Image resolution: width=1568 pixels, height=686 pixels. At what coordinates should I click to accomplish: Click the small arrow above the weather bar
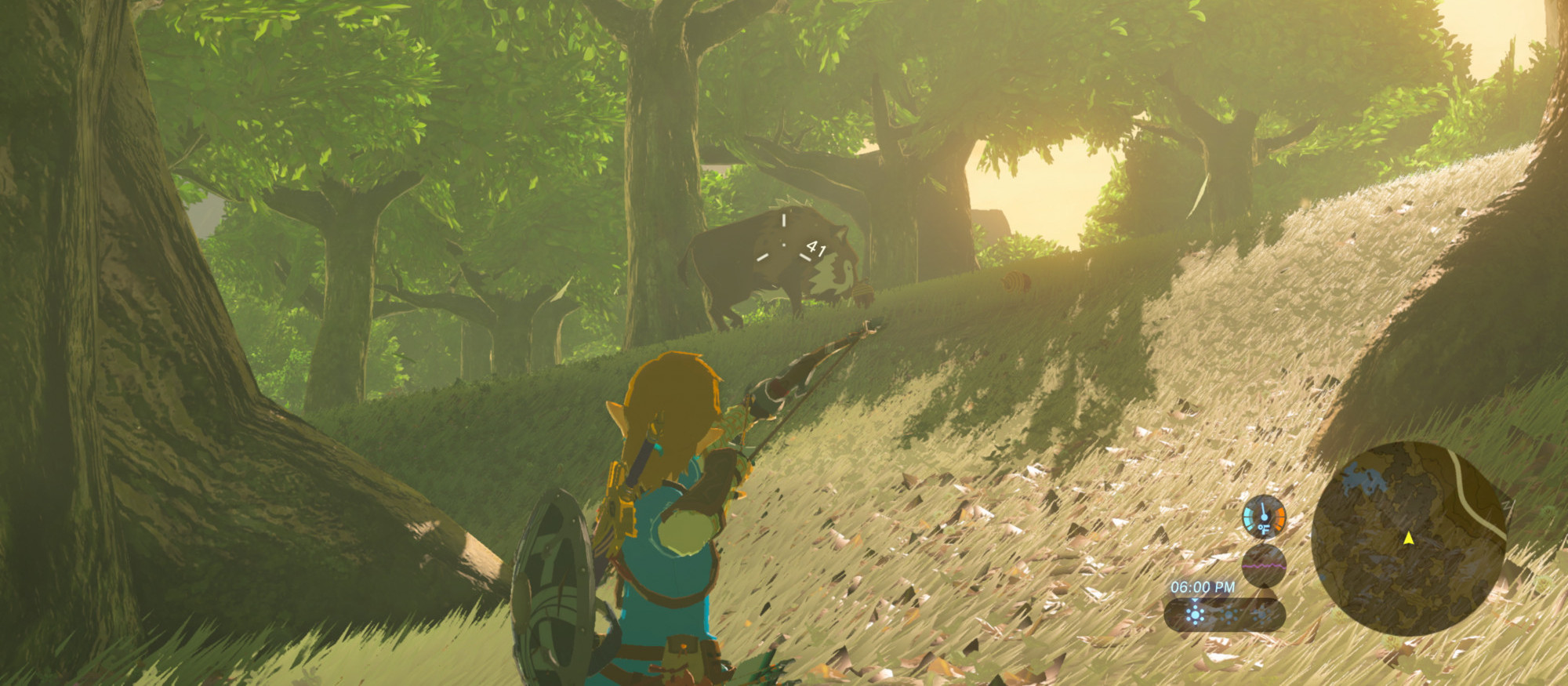coord(1194,601)
